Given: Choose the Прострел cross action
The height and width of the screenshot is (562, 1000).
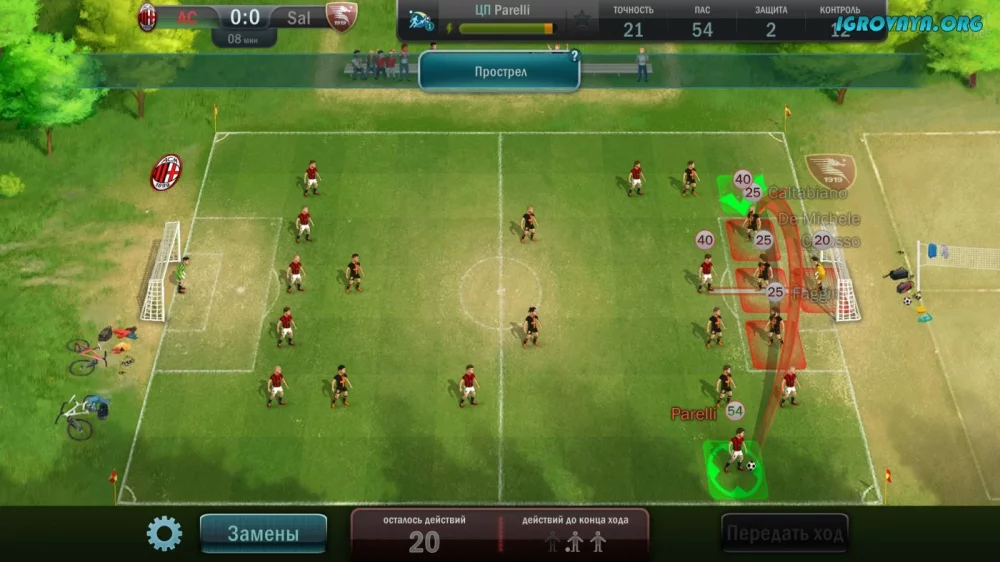Looking at the screenshot, I should [x=499, y=72].
